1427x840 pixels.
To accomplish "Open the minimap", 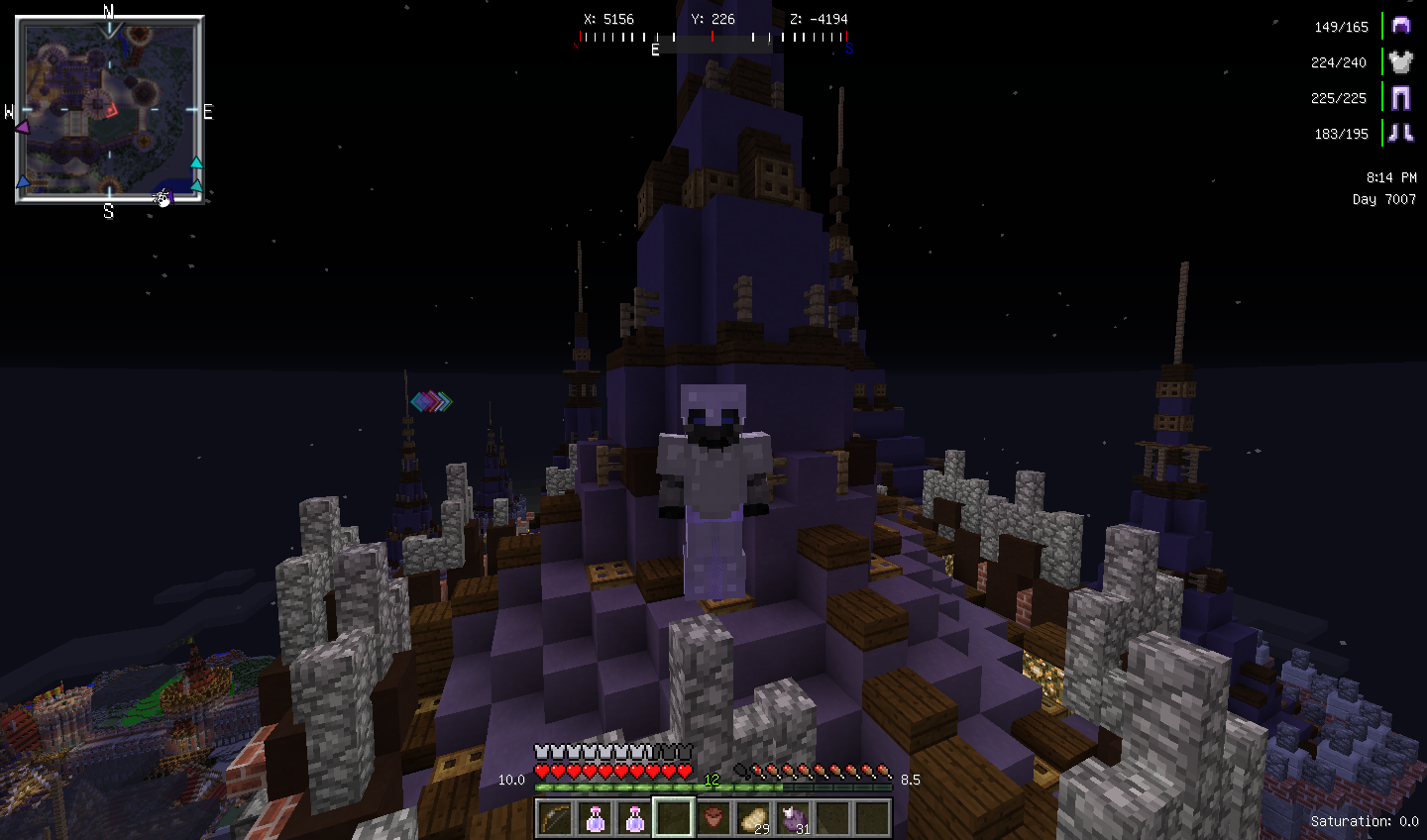I will 109,109.
